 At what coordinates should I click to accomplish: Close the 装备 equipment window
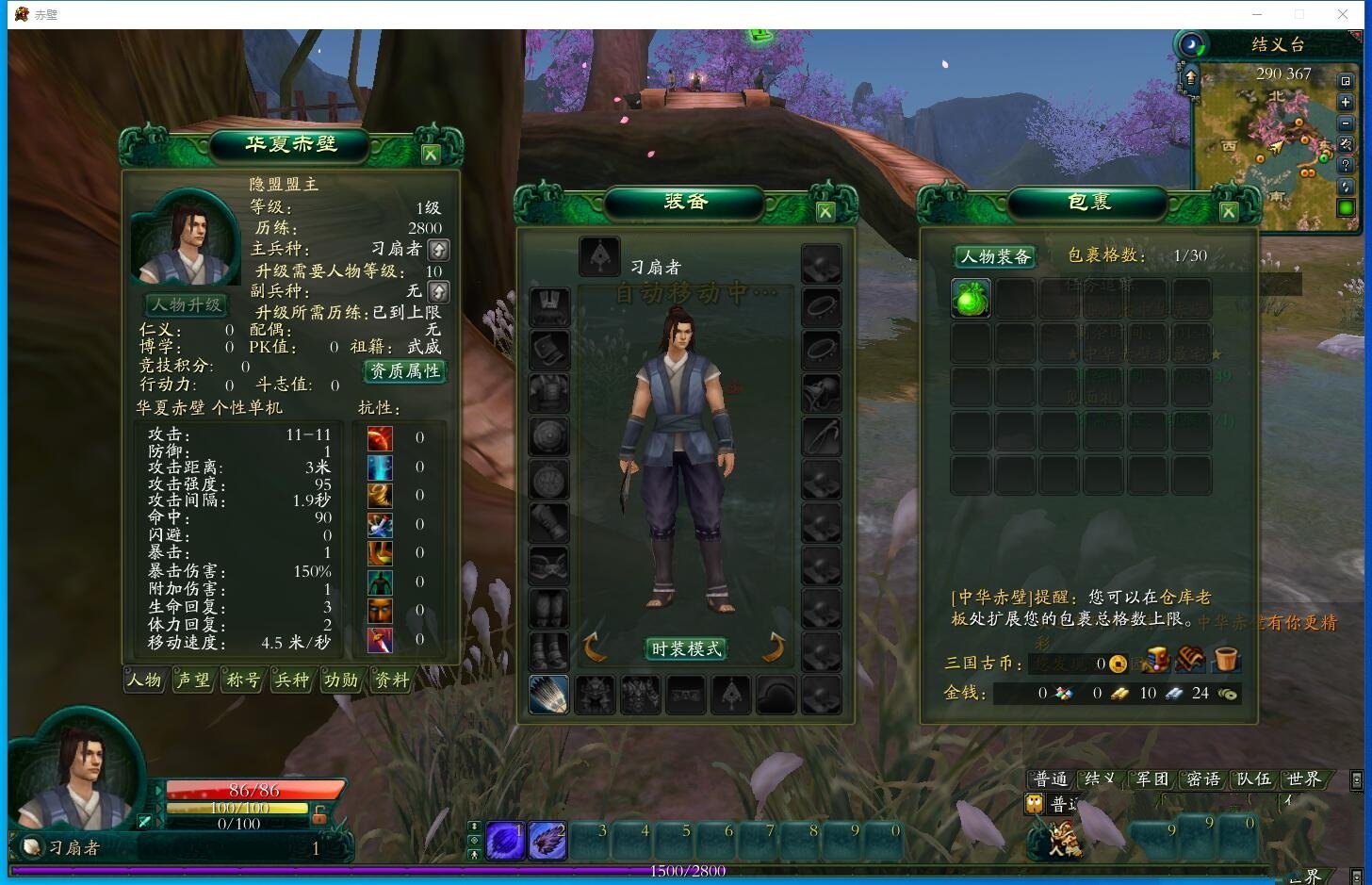825,212
